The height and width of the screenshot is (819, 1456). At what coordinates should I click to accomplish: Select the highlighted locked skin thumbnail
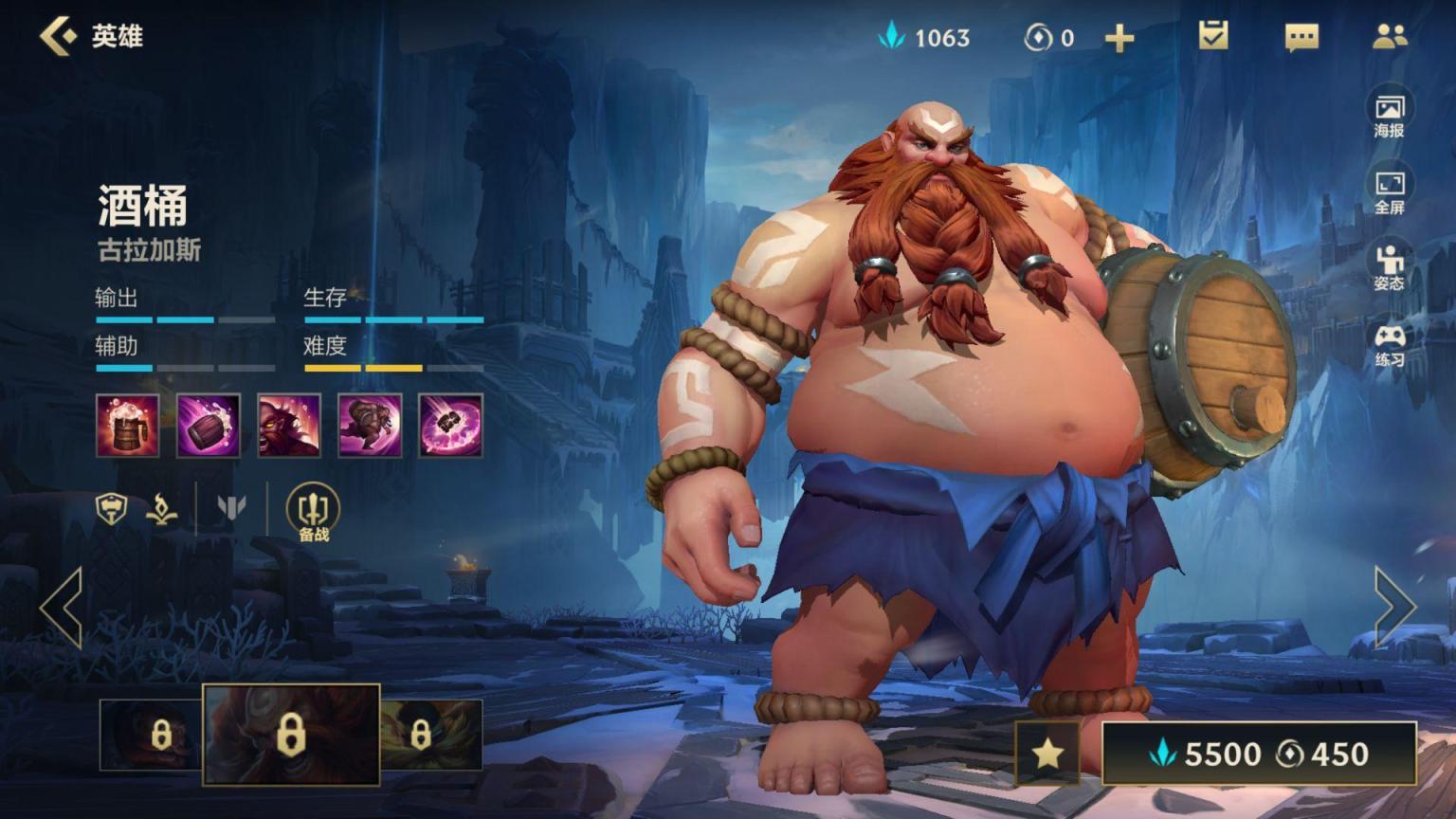pyautogui.click(x=291, y=735)
